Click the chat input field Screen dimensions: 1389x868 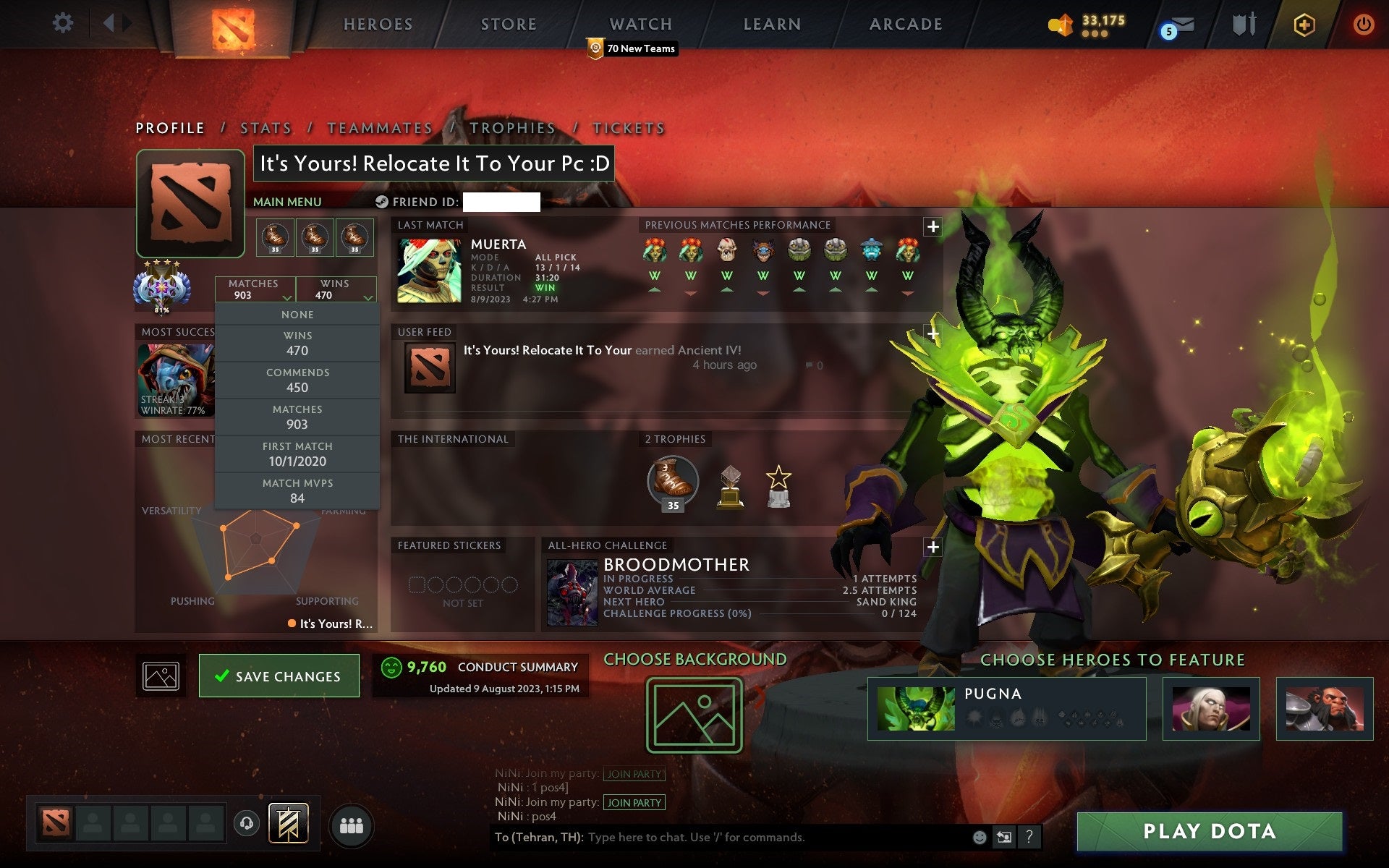point(723,838)
